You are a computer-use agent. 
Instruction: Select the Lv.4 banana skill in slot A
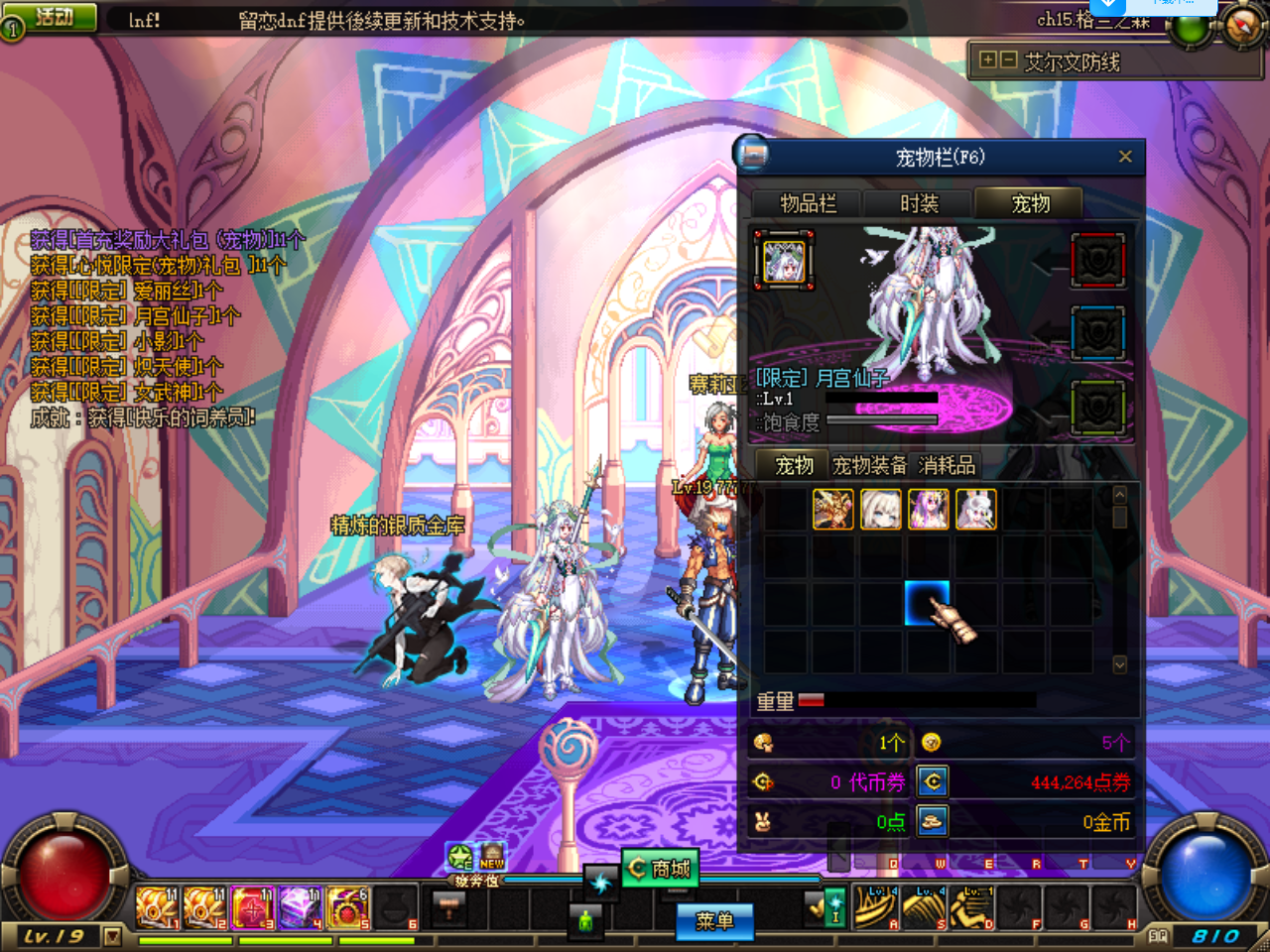[877, 904]
